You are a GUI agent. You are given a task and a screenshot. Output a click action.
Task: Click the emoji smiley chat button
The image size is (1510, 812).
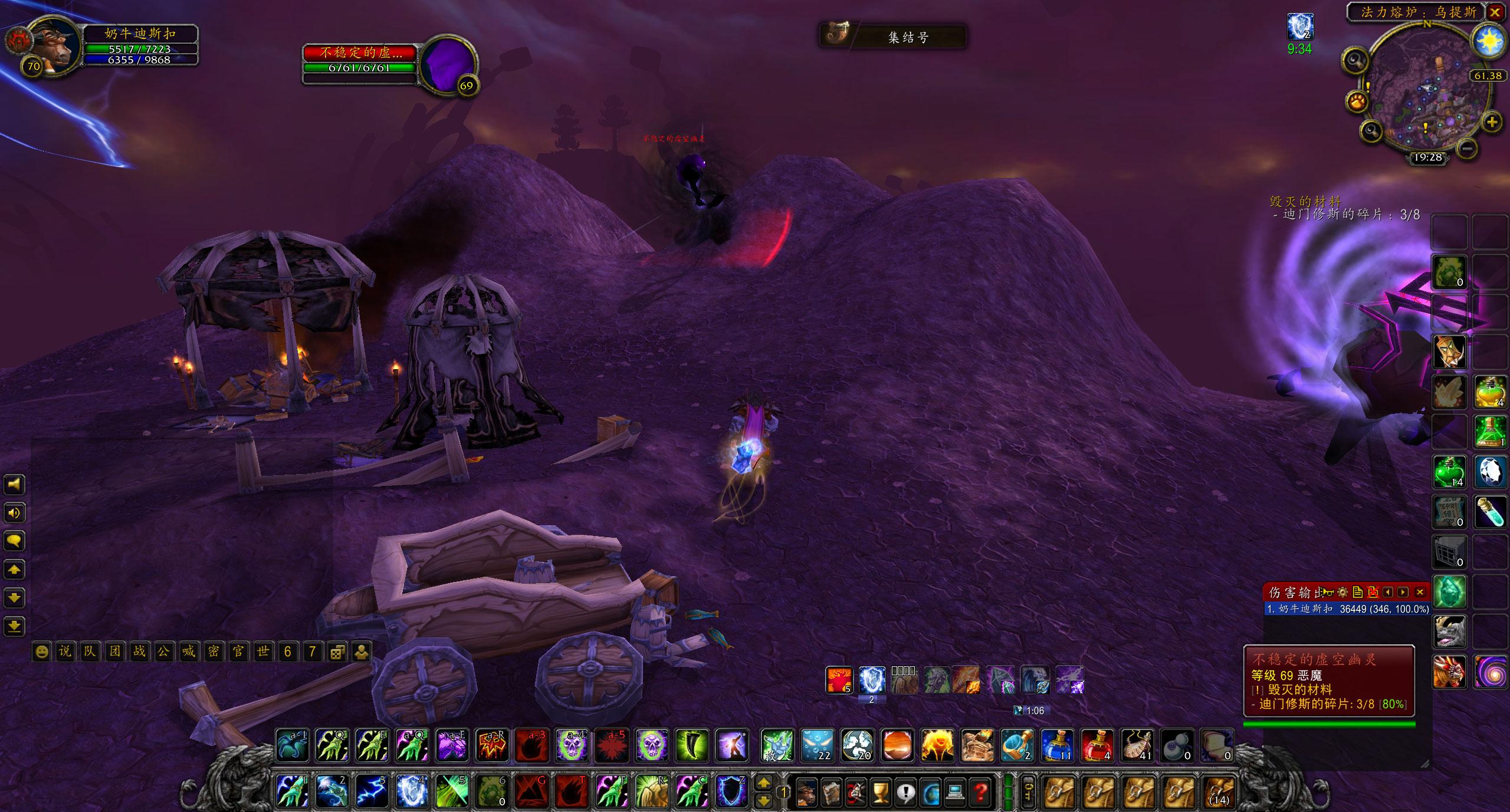(41, 652)
